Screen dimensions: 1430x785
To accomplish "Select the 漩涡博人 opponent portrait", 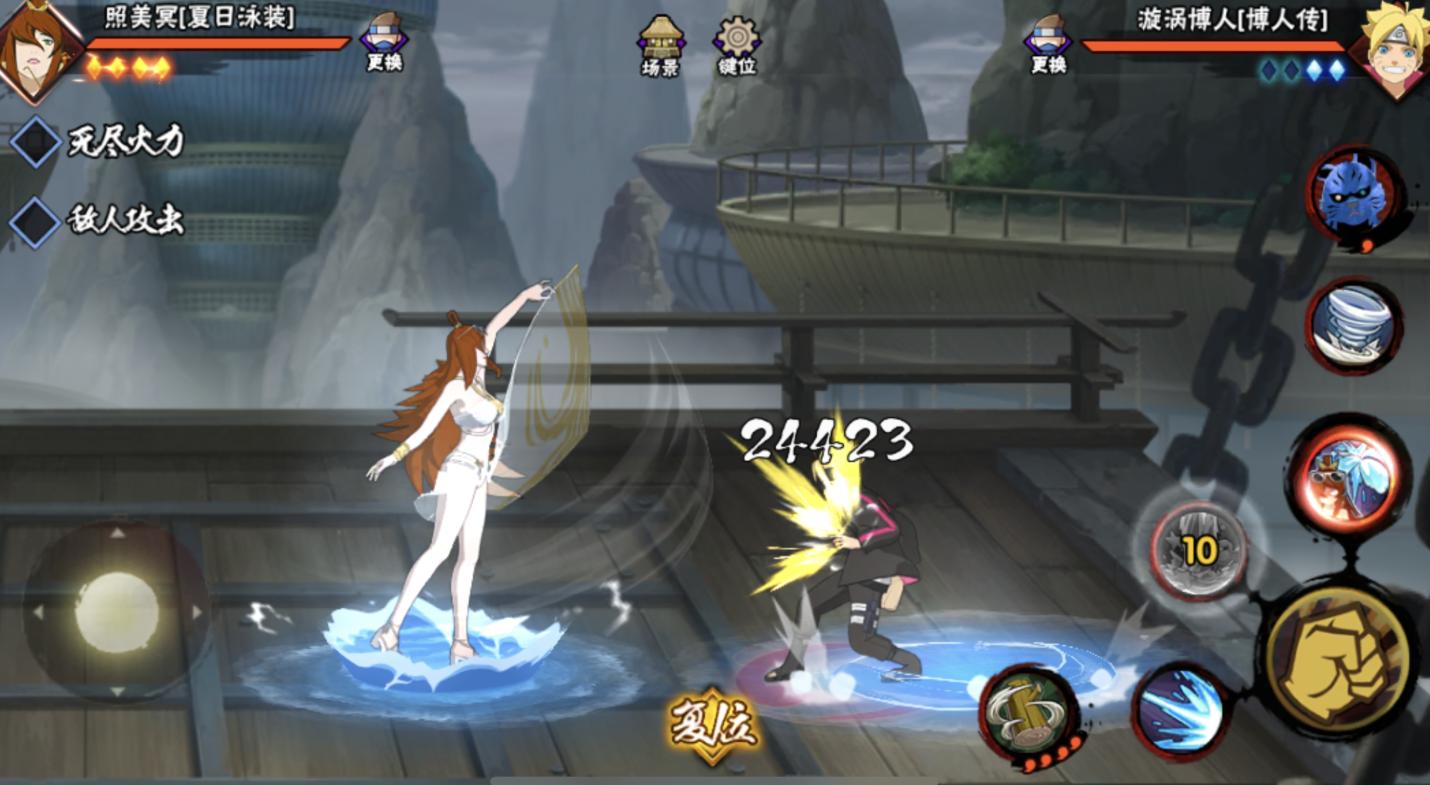I will click(x=1395, y=50).
